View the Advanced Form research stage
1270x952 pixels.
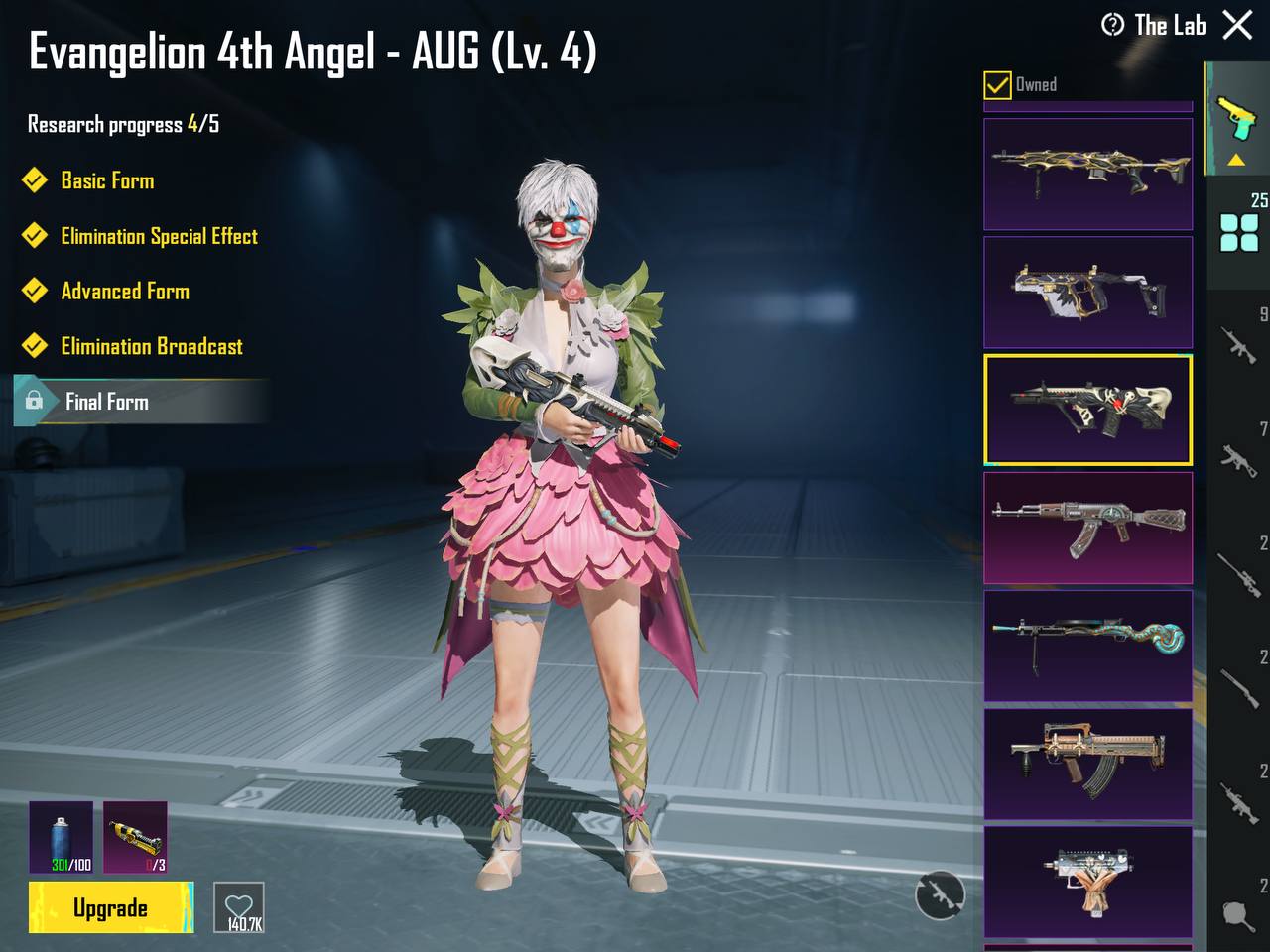click(x=125, y=292)
